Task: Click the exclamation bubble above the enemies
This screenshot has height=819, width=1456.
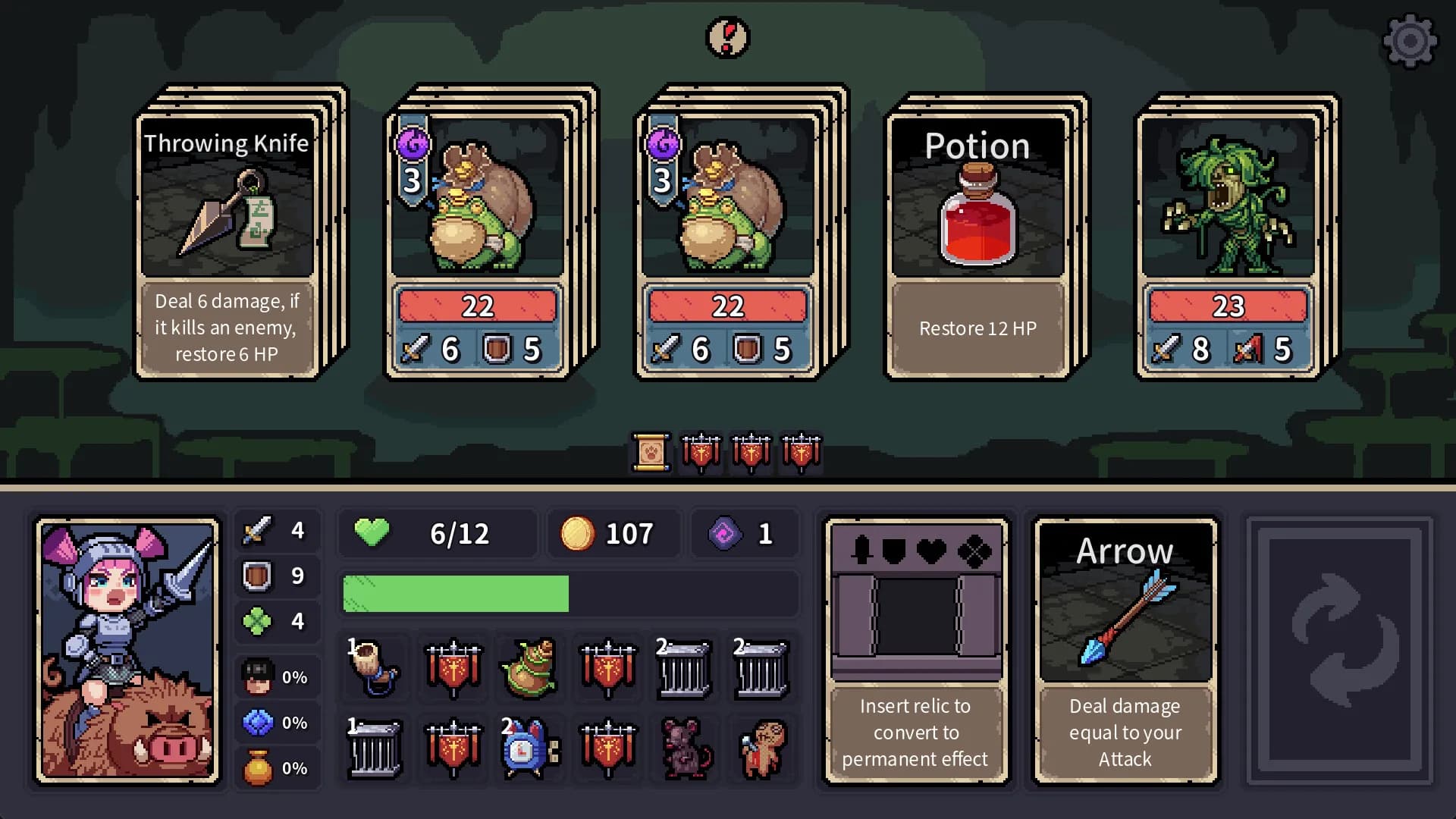Action: click(727, 37)
